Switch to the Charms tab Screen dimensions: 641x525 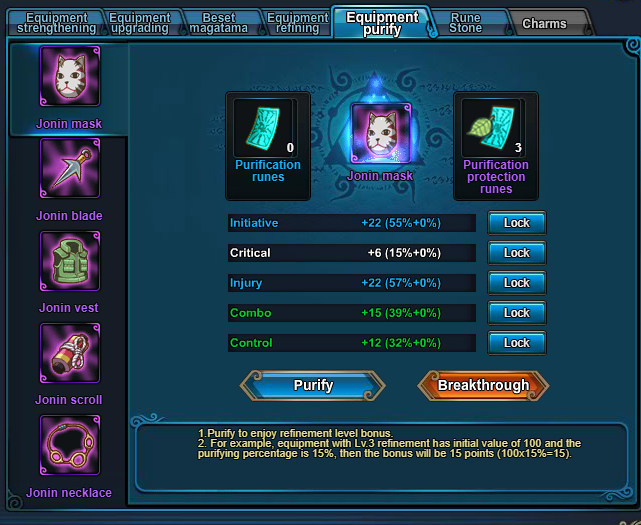tap(544, 23)
